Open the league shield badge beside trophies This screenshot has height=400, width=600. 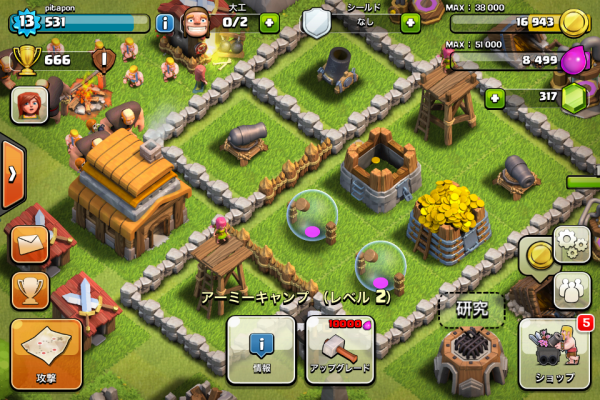coord(104,60)
